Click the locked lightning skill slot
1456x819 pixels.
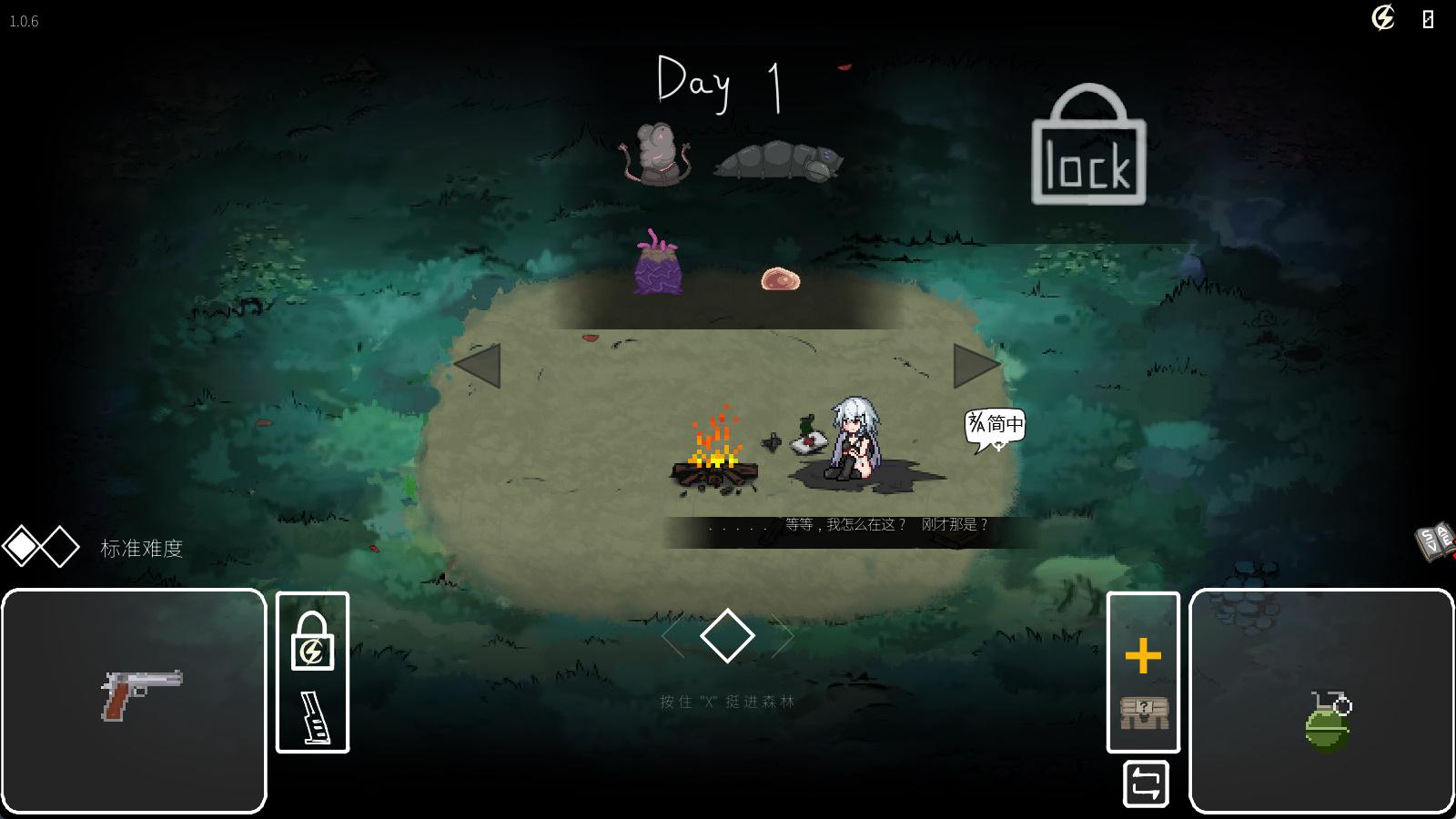click(312, 641)
